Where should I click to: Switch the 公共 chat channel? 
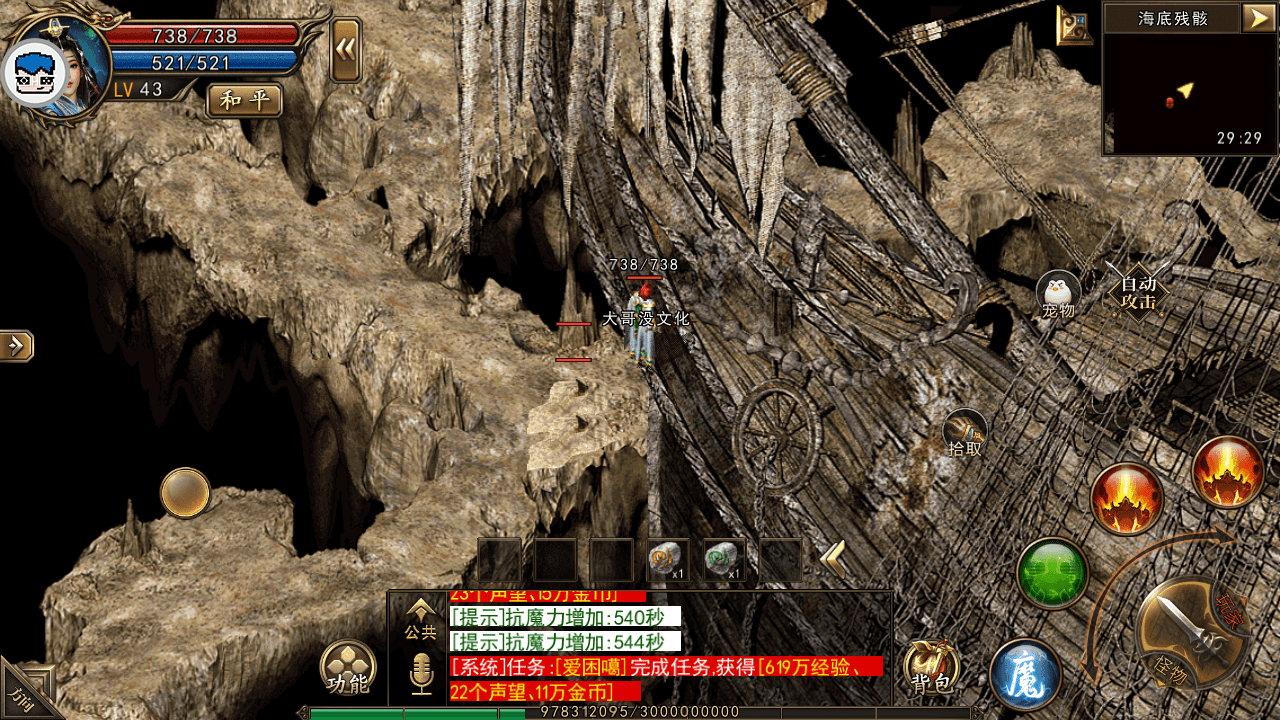click(x=421, y=618)
